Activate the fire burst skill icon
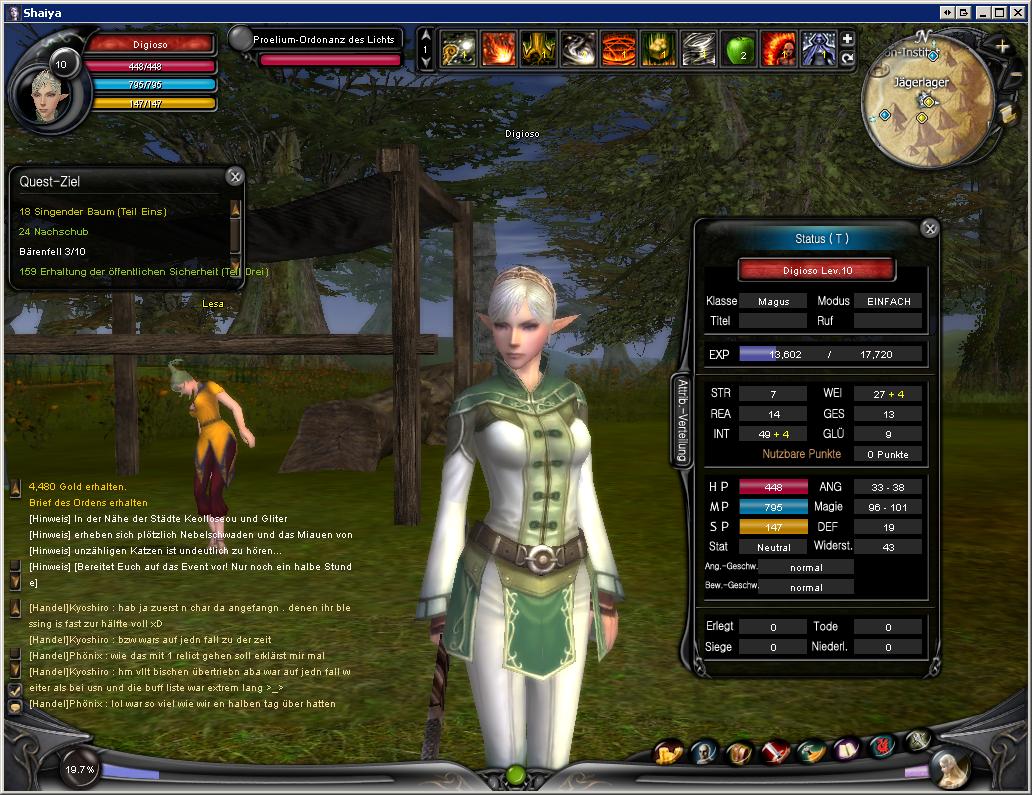The image size is (1032, 795). [x=498, y=48]
